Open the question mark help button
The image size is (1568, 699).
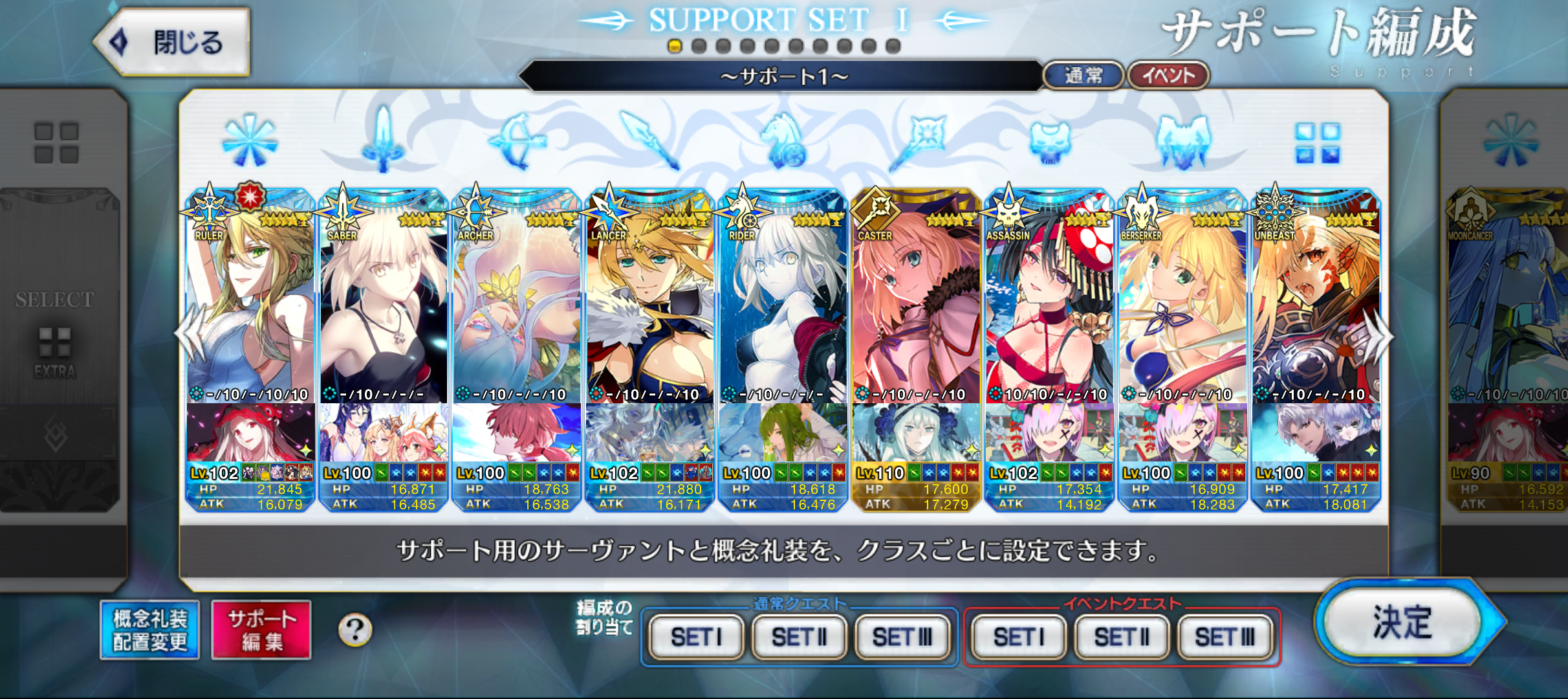355,630
